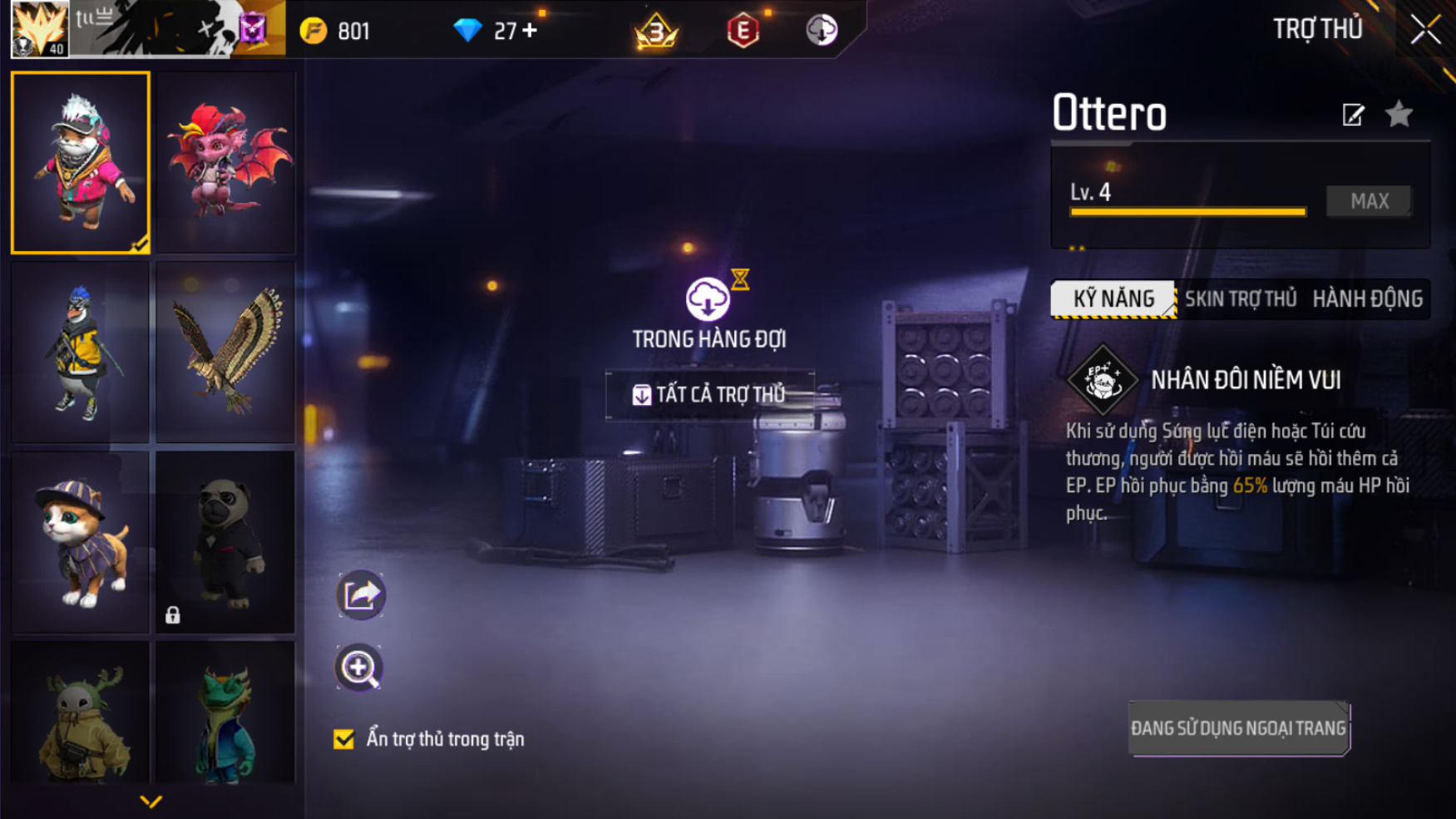
Task: Select the Kỹ Năng tab
Action: [x=1113, y=299]
